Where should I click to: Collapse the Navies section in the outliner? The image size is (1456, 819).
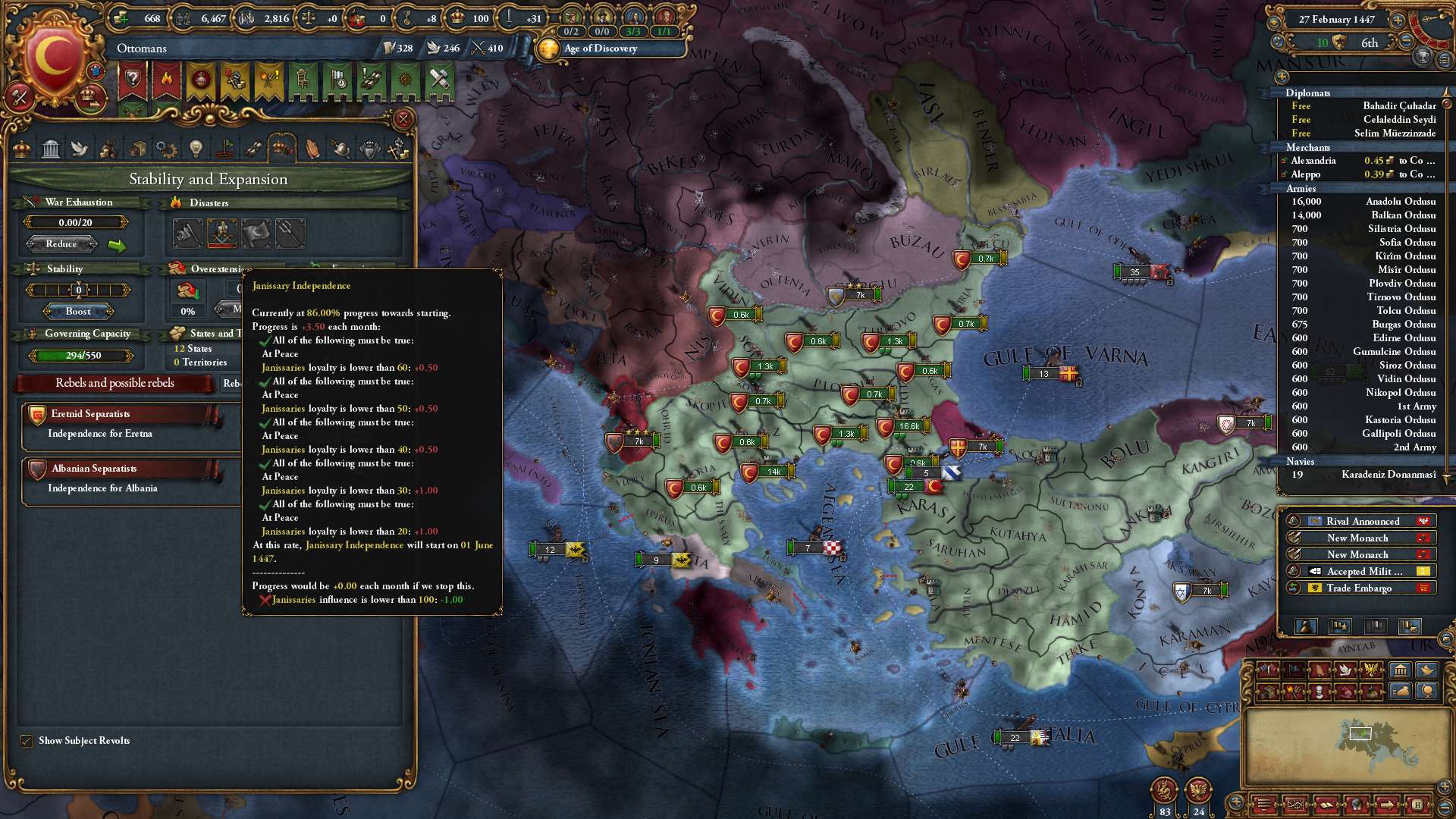(x=1300, y=461)
